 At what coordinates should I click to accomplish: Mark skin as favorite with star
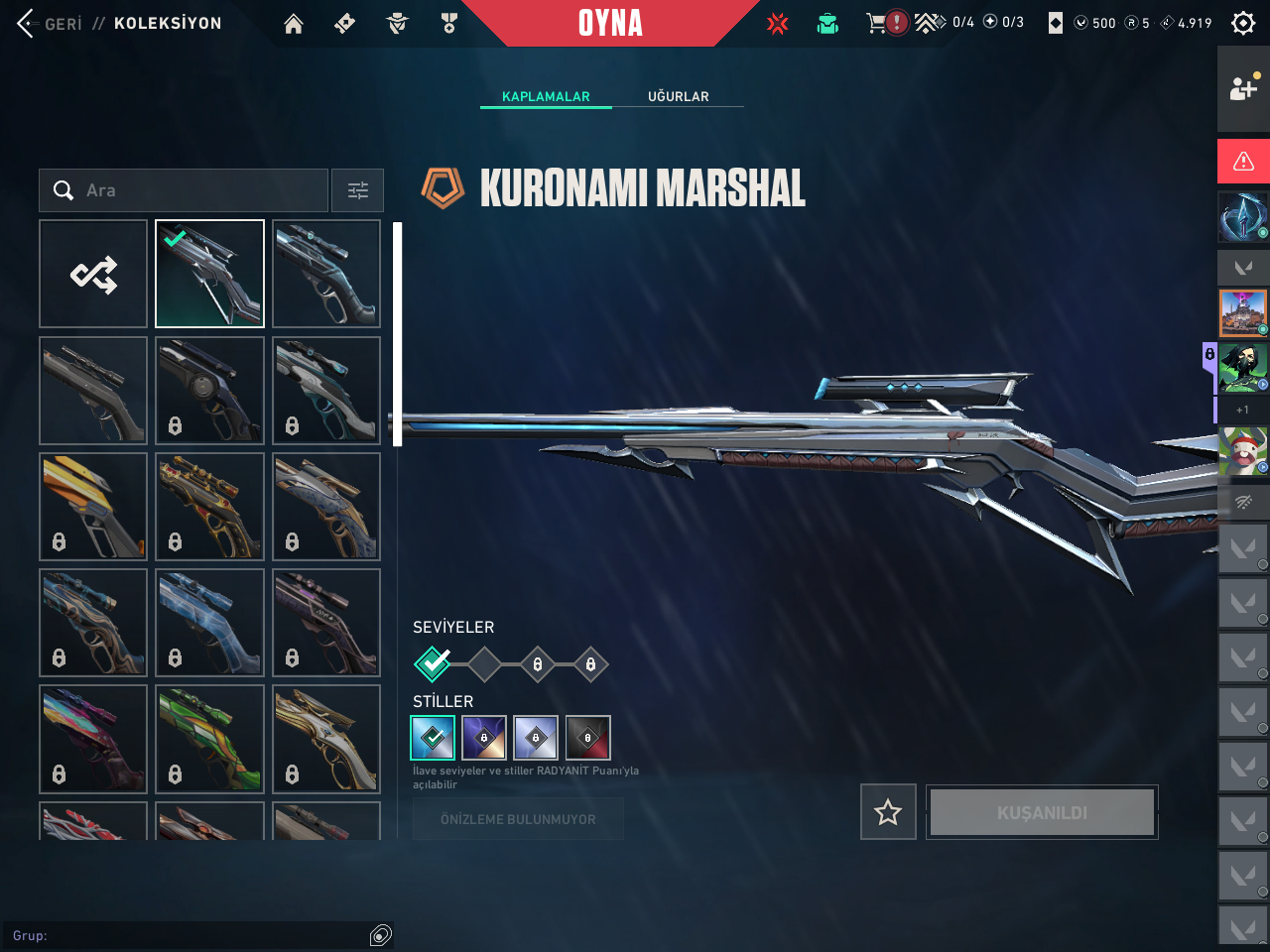coord(888,812)
